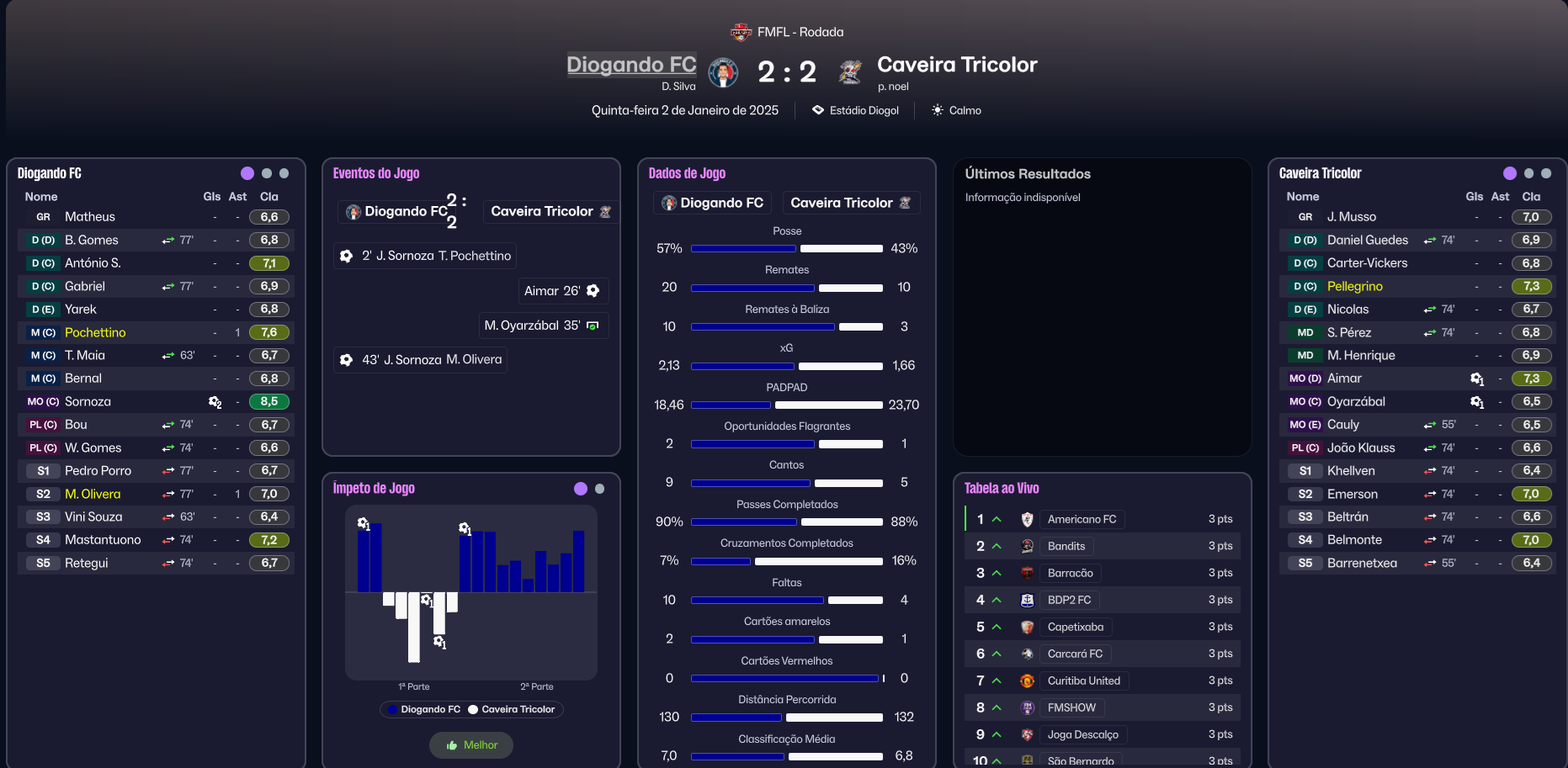Open Pochettino's player row
This screenshot has width=1568, height=768.
[95, 332]
